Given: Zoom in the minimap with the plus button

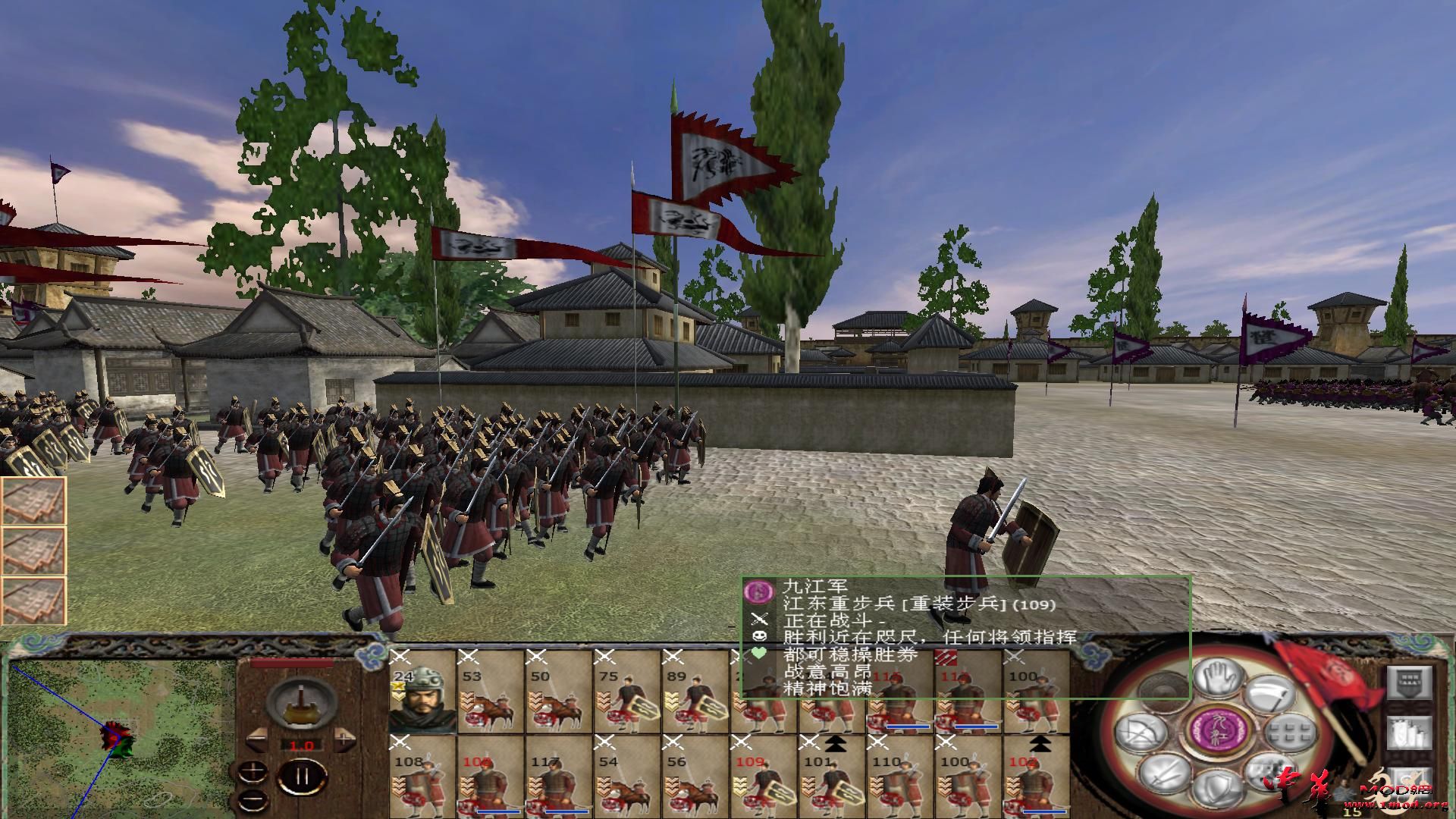Looking at the screenshot, I should point(252,773).
